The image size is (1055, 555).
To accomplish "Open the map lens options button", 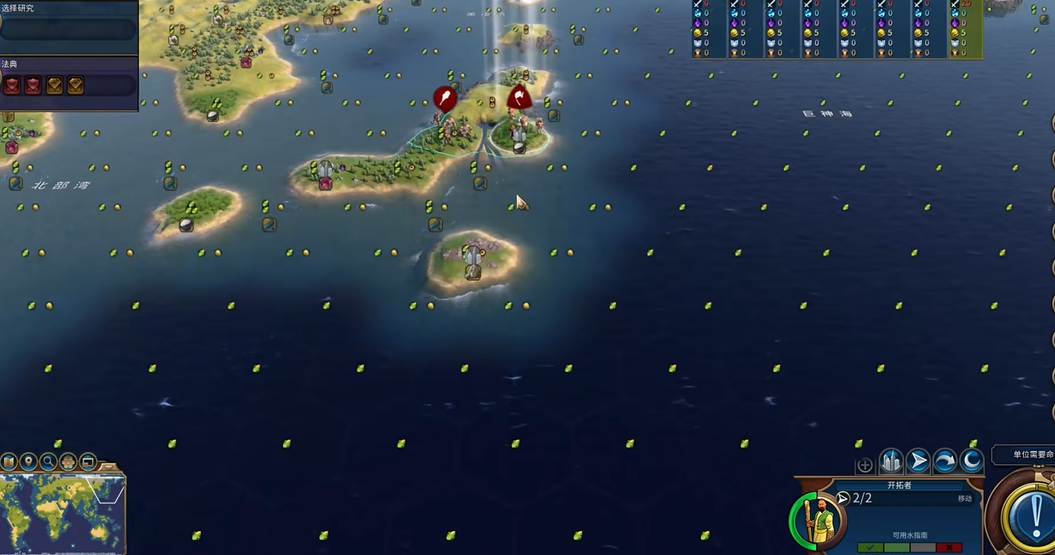I will tap(9, 461).
